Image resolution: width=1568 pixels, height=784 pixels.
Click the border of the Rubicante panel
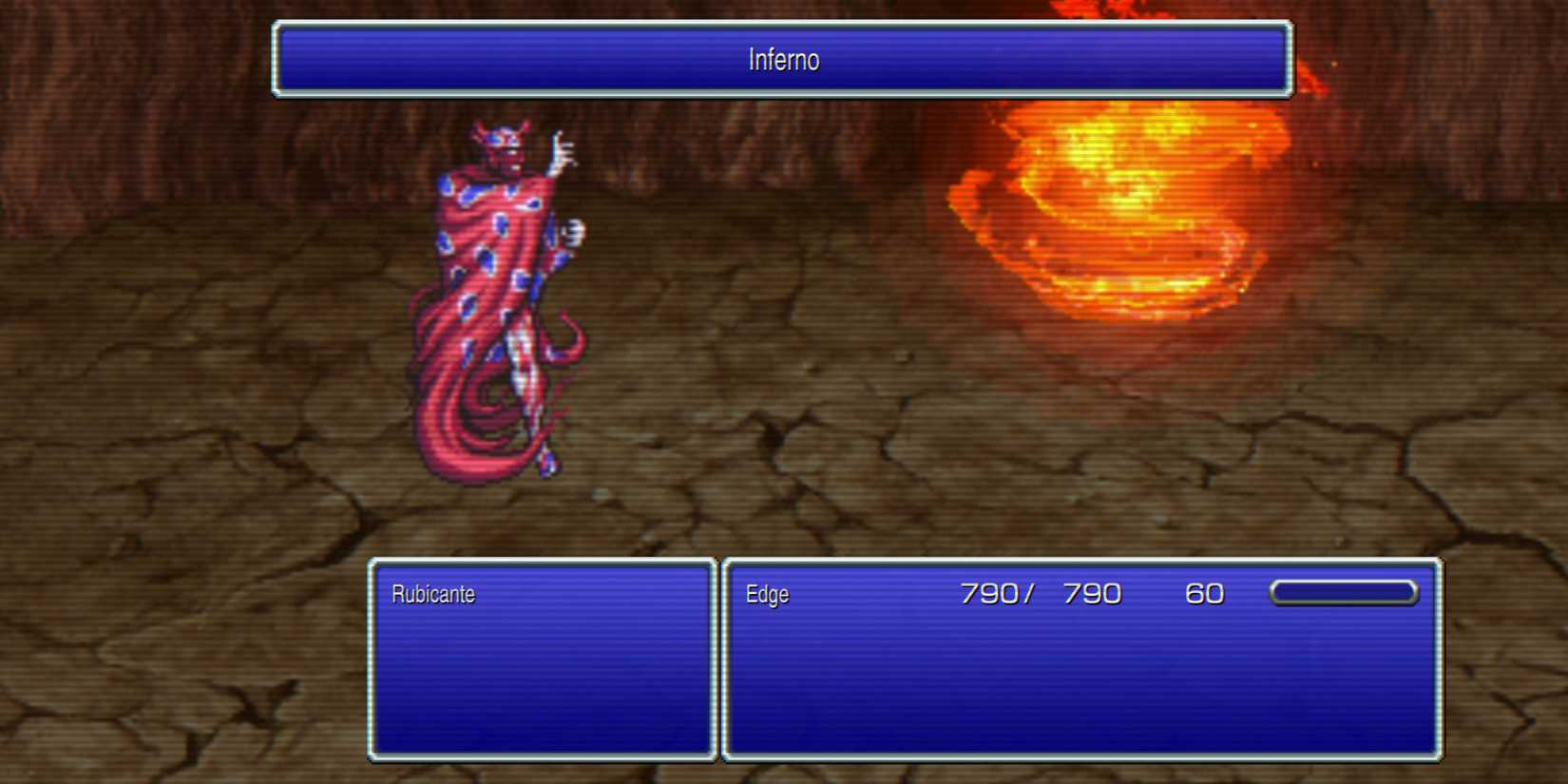coord(371,660)
